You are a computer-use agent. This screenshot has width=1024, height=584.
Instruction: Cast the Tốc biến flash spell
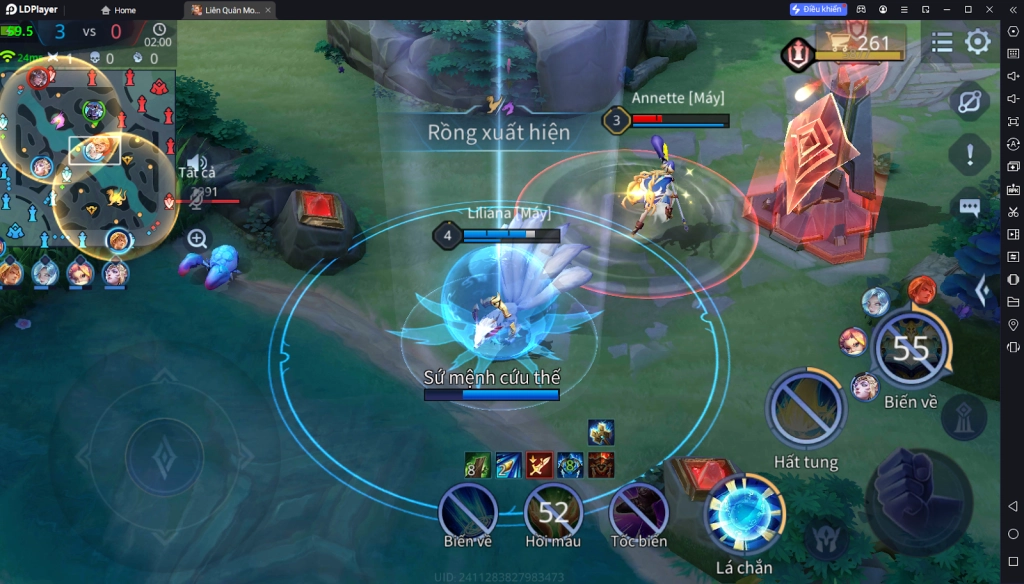(638, 512)
